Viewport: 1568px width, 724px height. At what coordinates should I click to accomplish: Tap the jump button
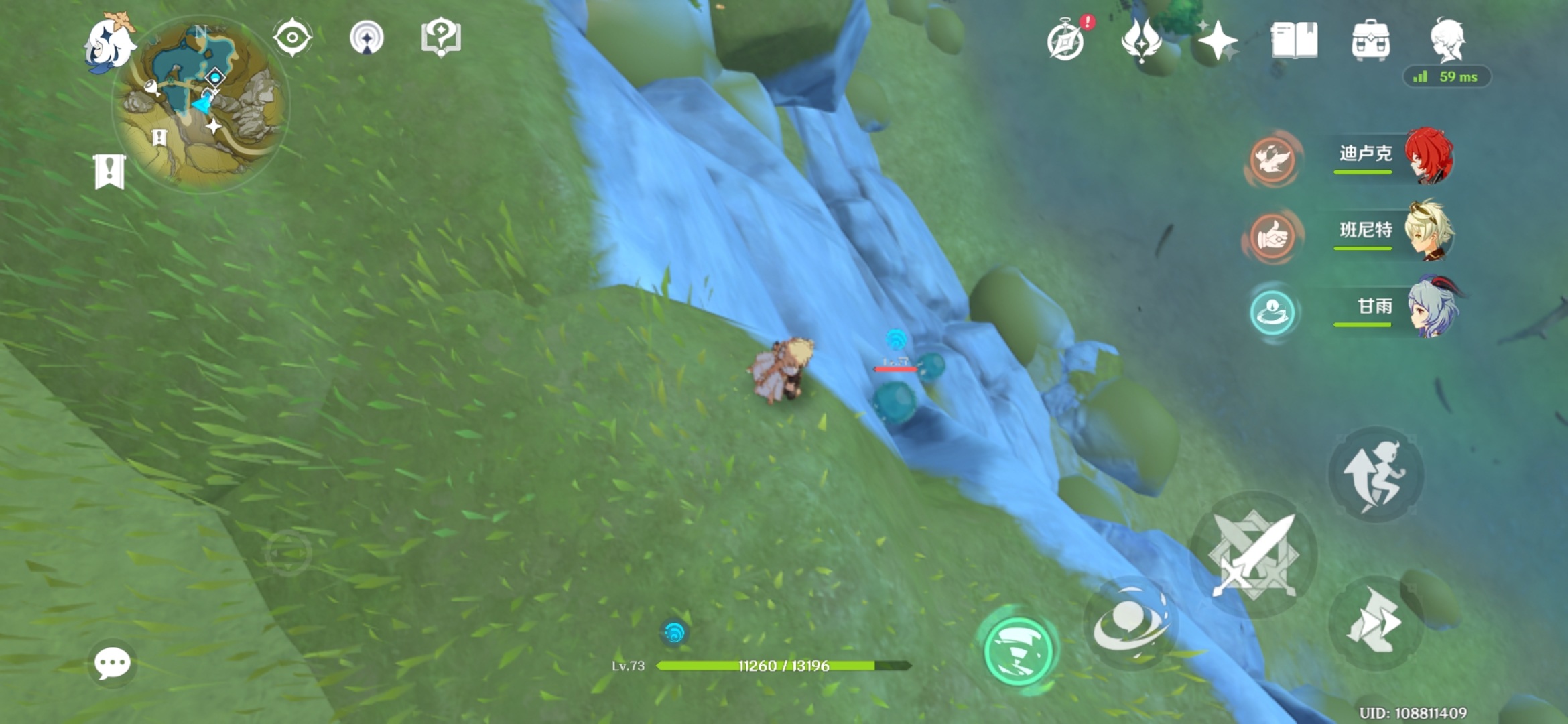click(1374, 475)
